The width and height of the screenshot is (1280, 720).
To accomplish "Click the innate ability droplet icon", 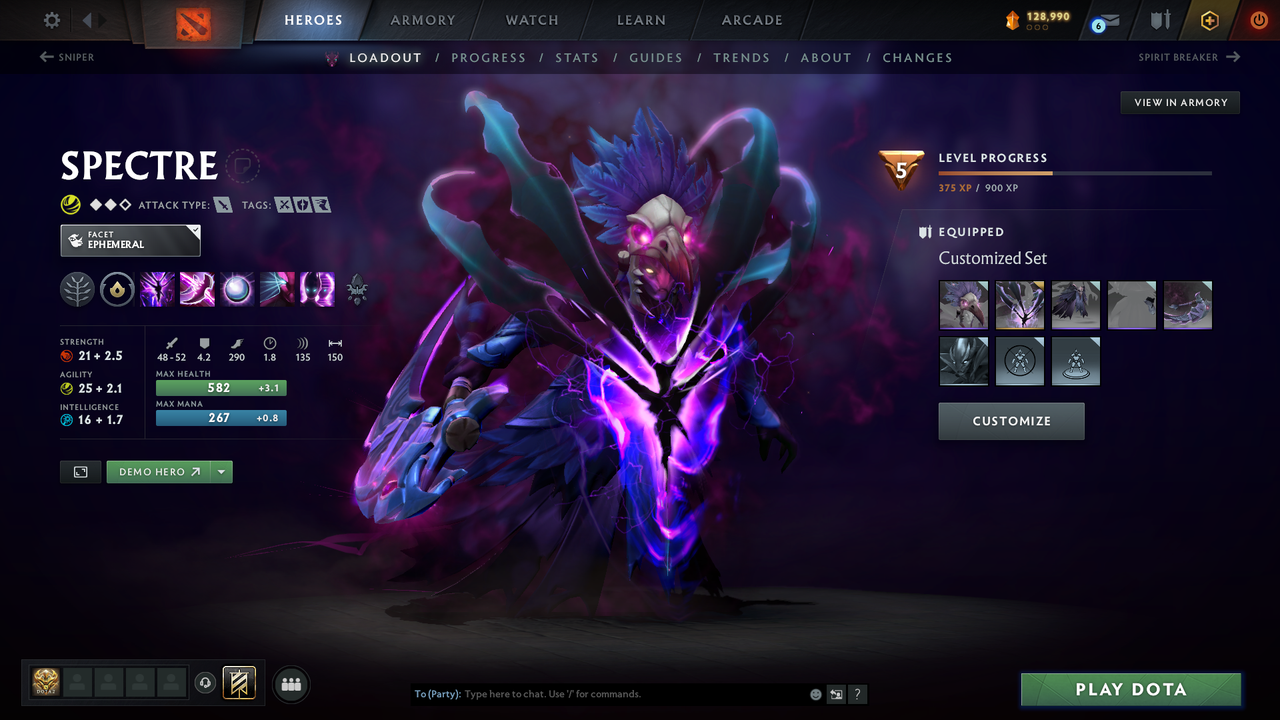I will pyautogui.click(x=119, y=289).
